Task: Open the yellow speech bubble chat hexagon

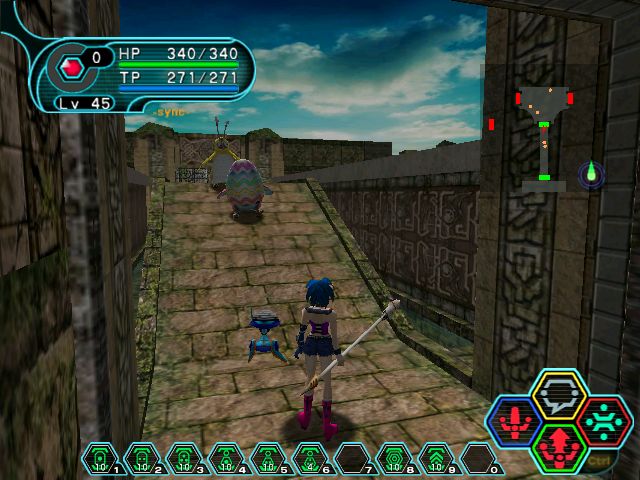Action: pyautogui.click(x=559, y=395)
